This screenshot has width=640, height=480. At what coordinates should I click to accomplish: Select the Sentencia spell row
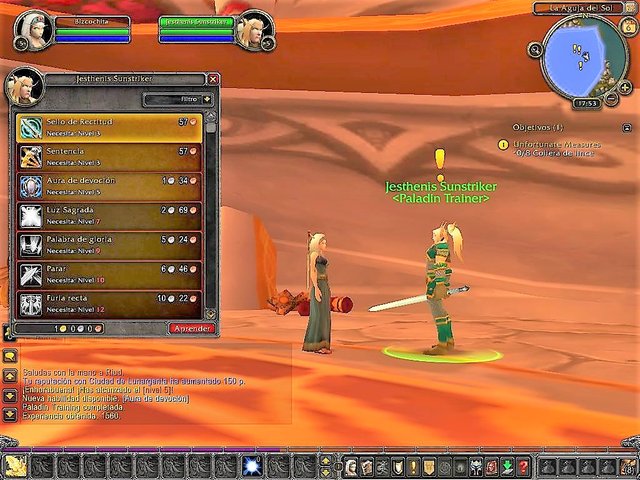tap(109, 156)
